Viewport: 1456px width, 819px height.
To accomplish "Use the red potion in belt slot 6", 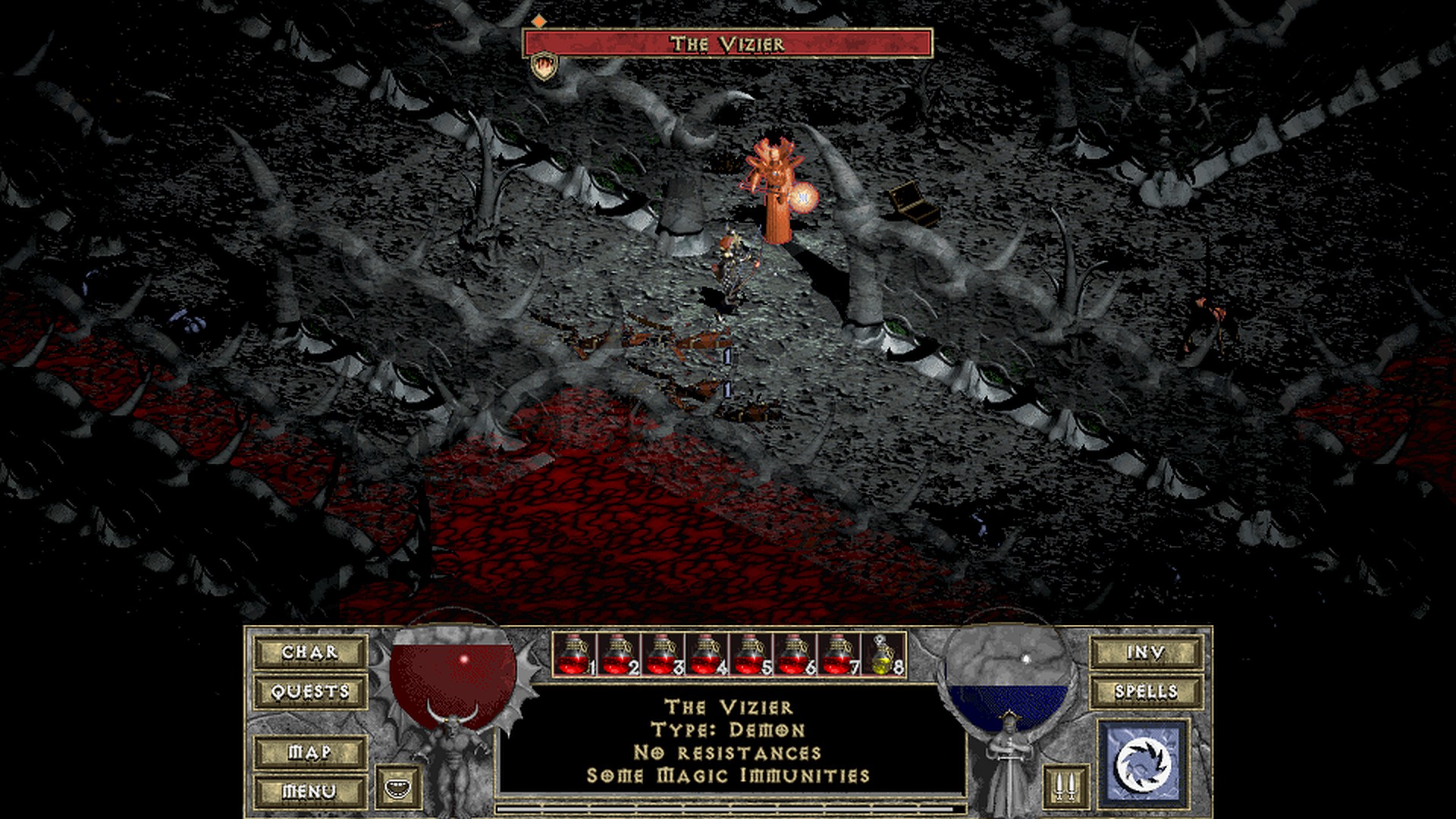I will 794,654.
